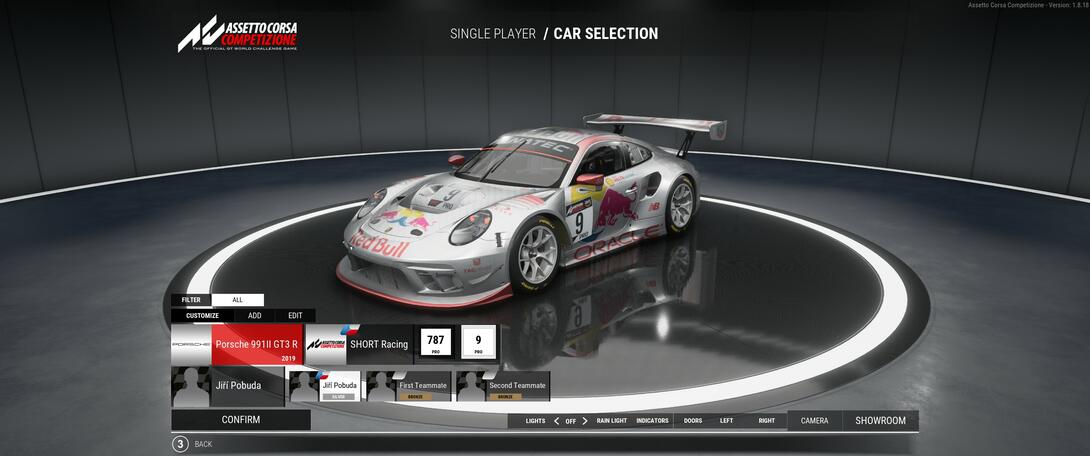
Task: Toggle the rain light
Action: 611,421
